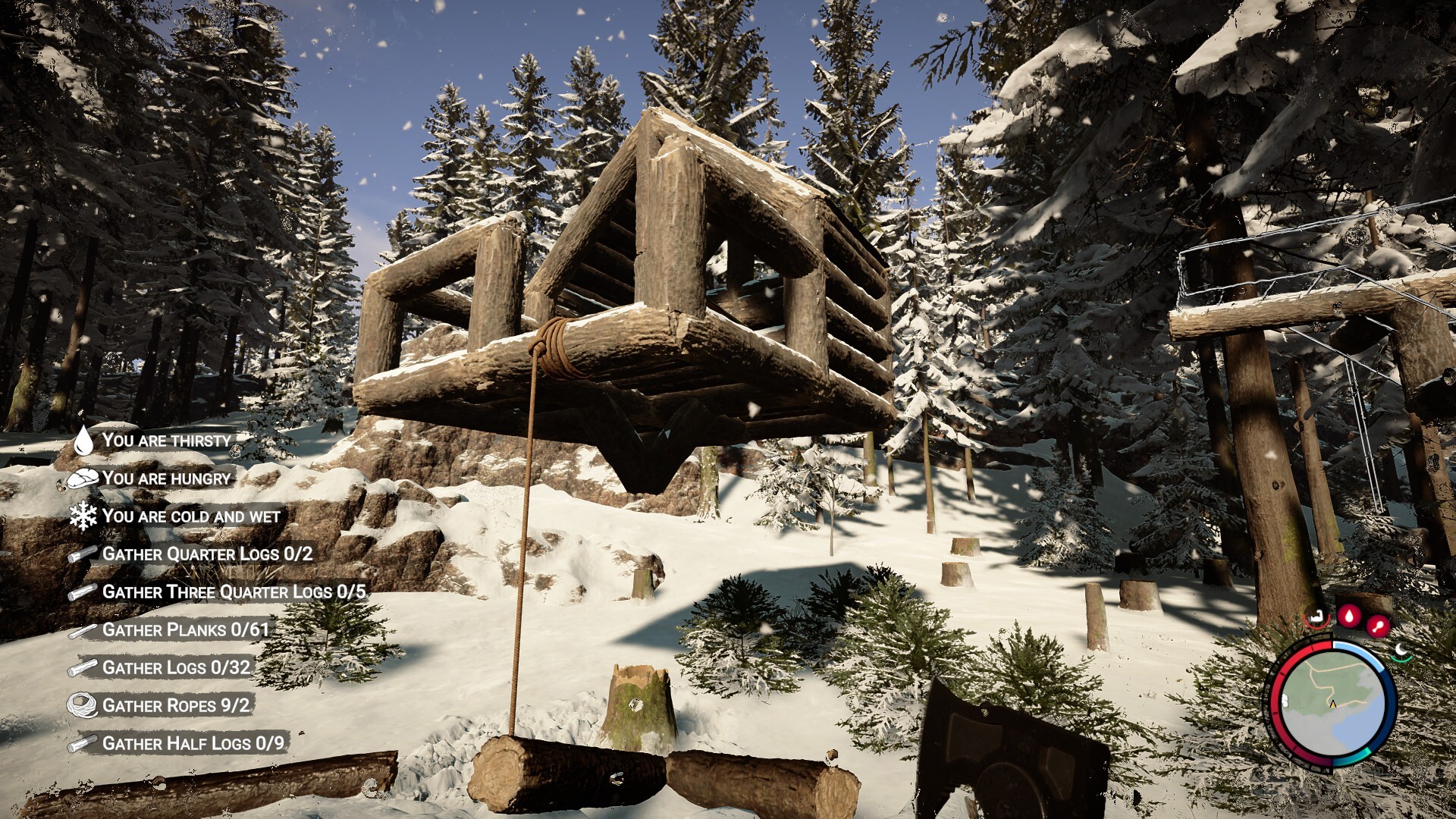Click the arm strength icon above the minimap
This screenshot has width=1456, height=819.
(x=1316, y=617)
